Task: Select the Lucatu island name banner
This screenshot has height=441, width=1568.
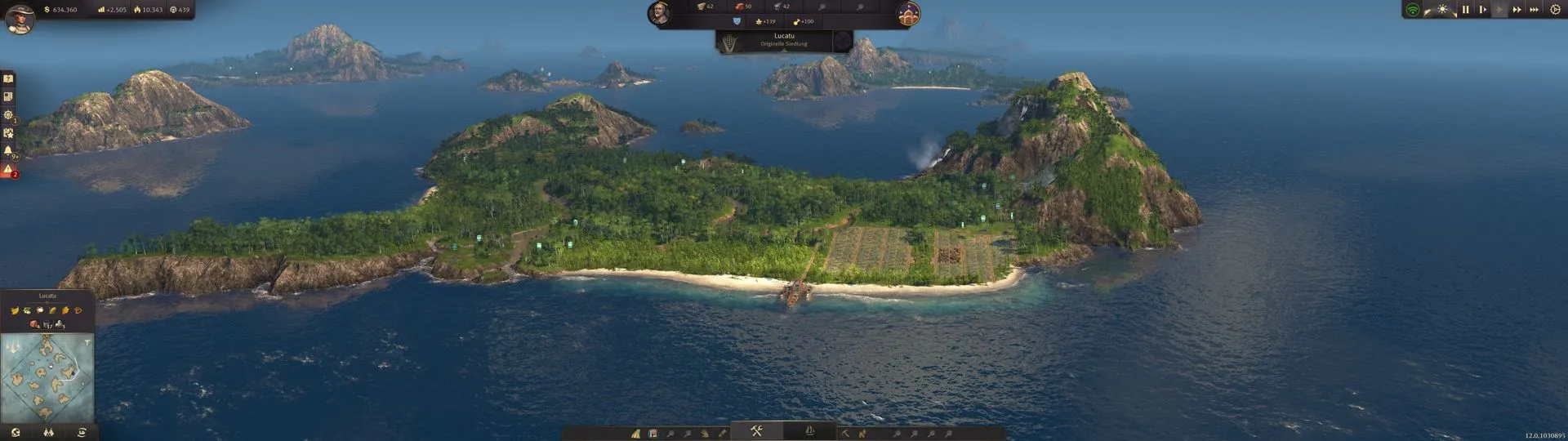Action: [784, 39]
